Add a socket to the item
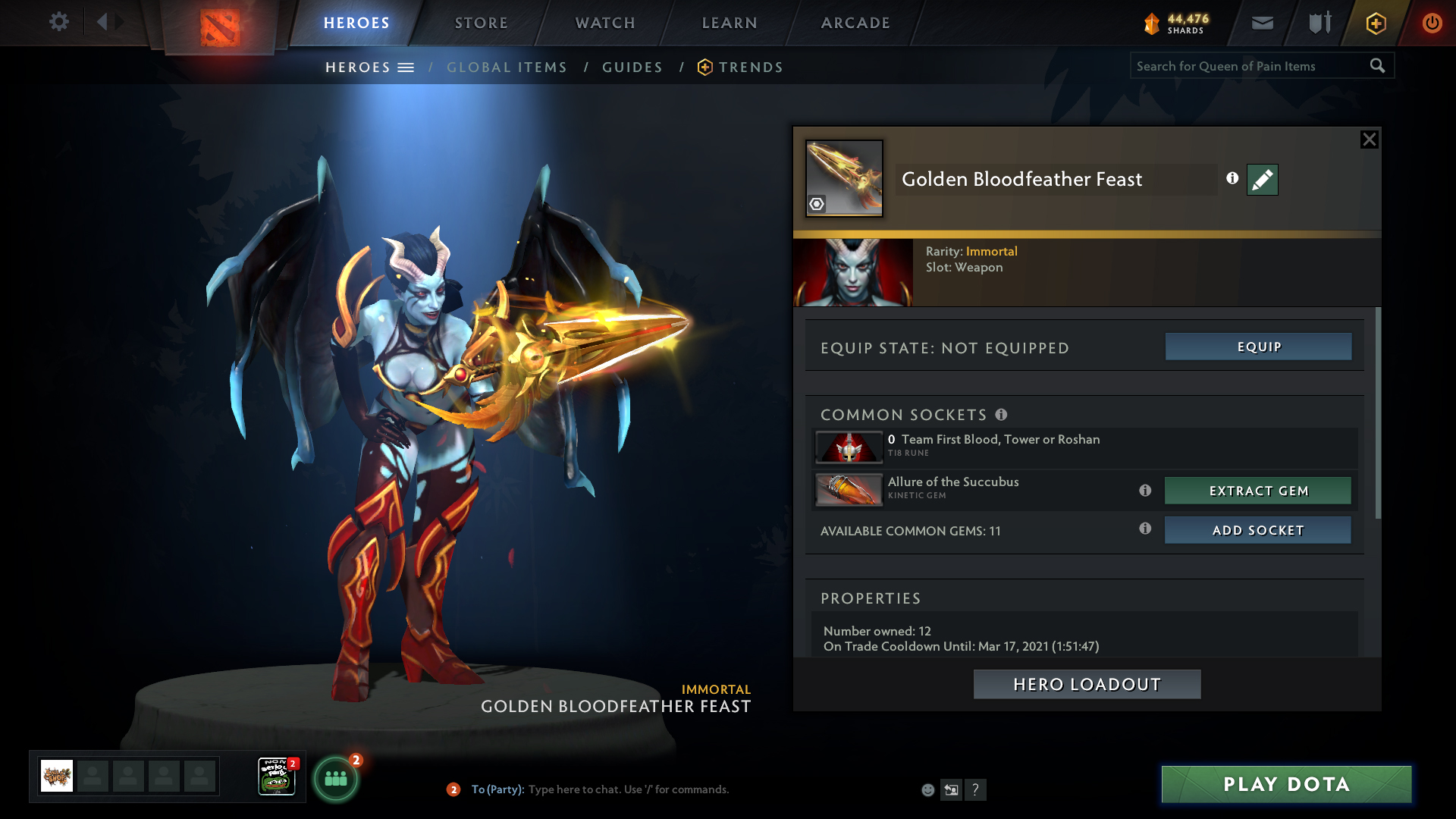 click(x=1258, y=530)
